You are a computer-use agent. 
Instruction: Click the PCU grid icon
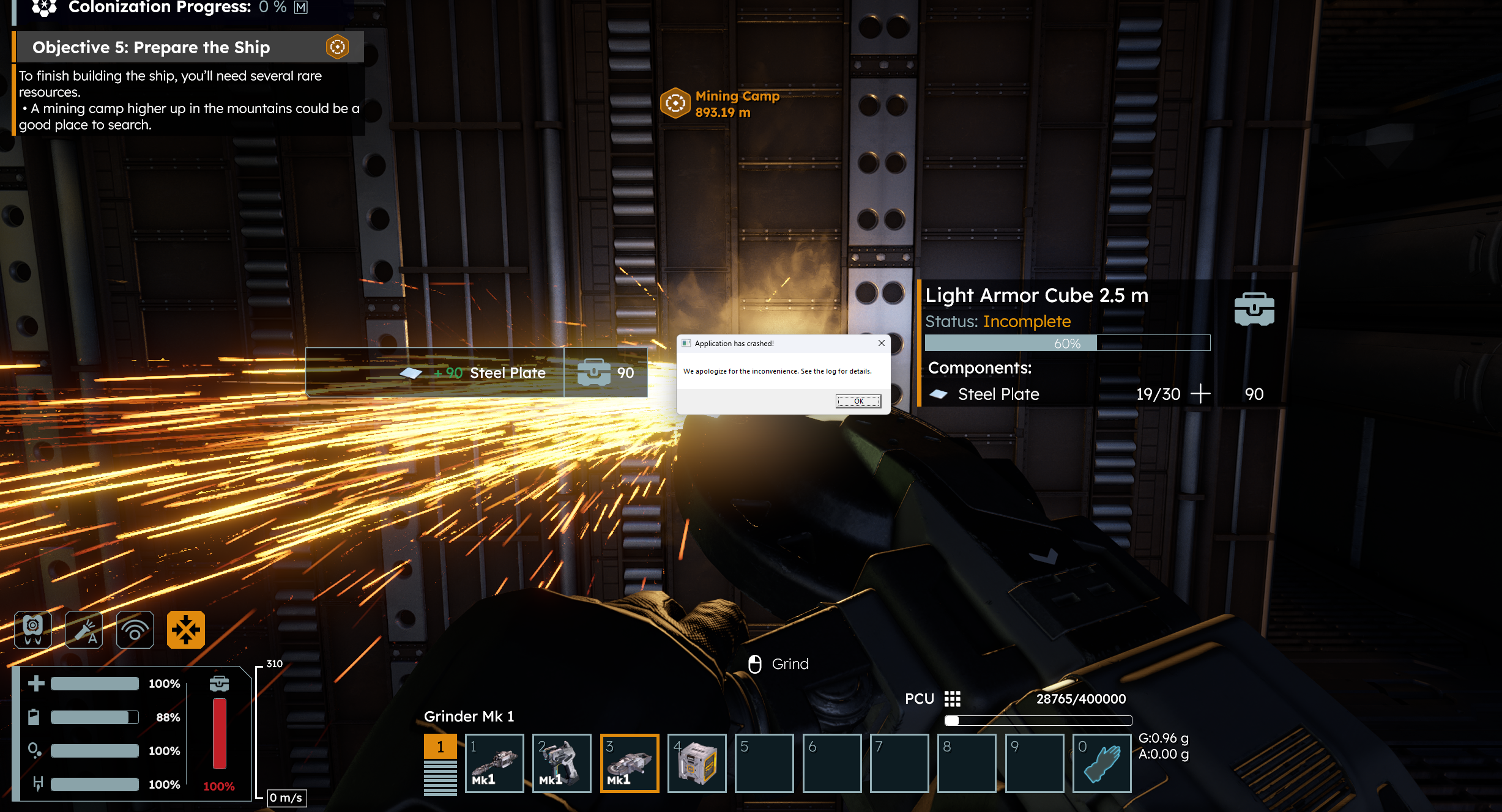952,699
